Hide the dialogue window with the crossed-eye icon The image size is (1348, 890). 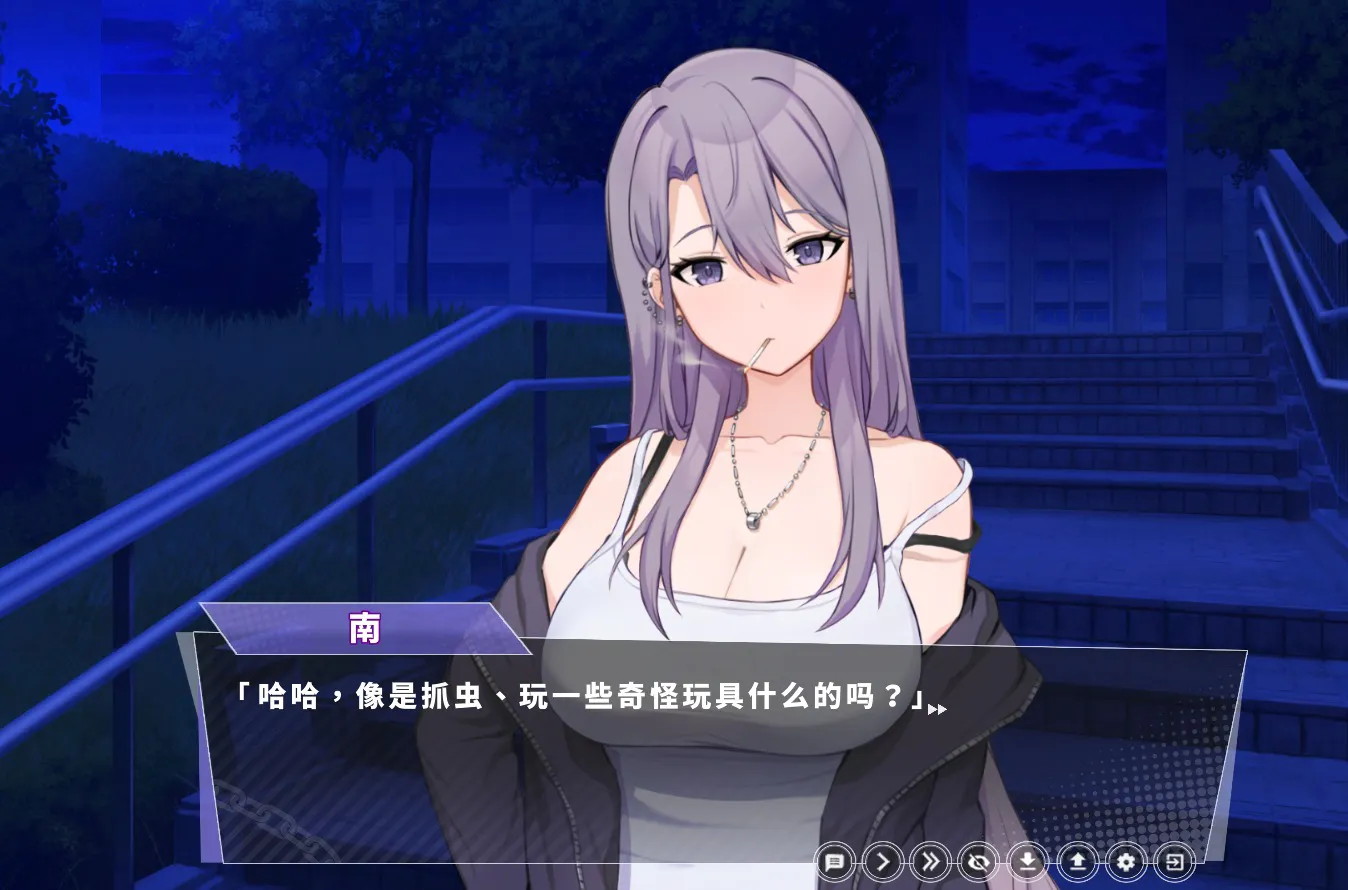pos(979,861)
